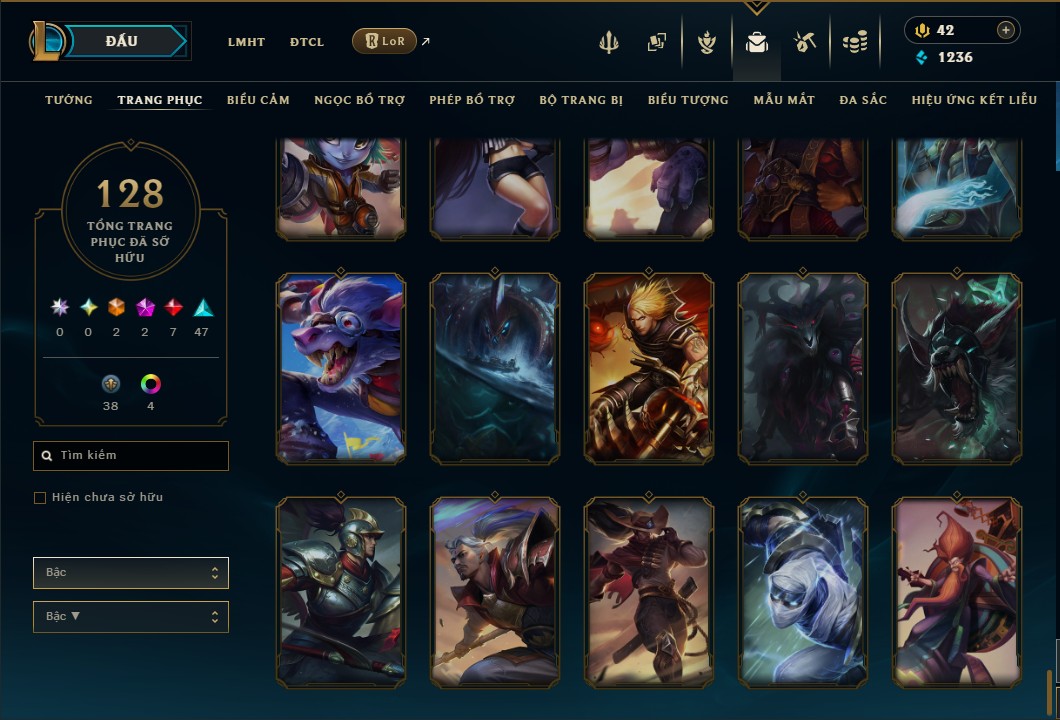Open the Clash trident icon
Viewport: 1060px width, 720px height.
coord(609,42)
